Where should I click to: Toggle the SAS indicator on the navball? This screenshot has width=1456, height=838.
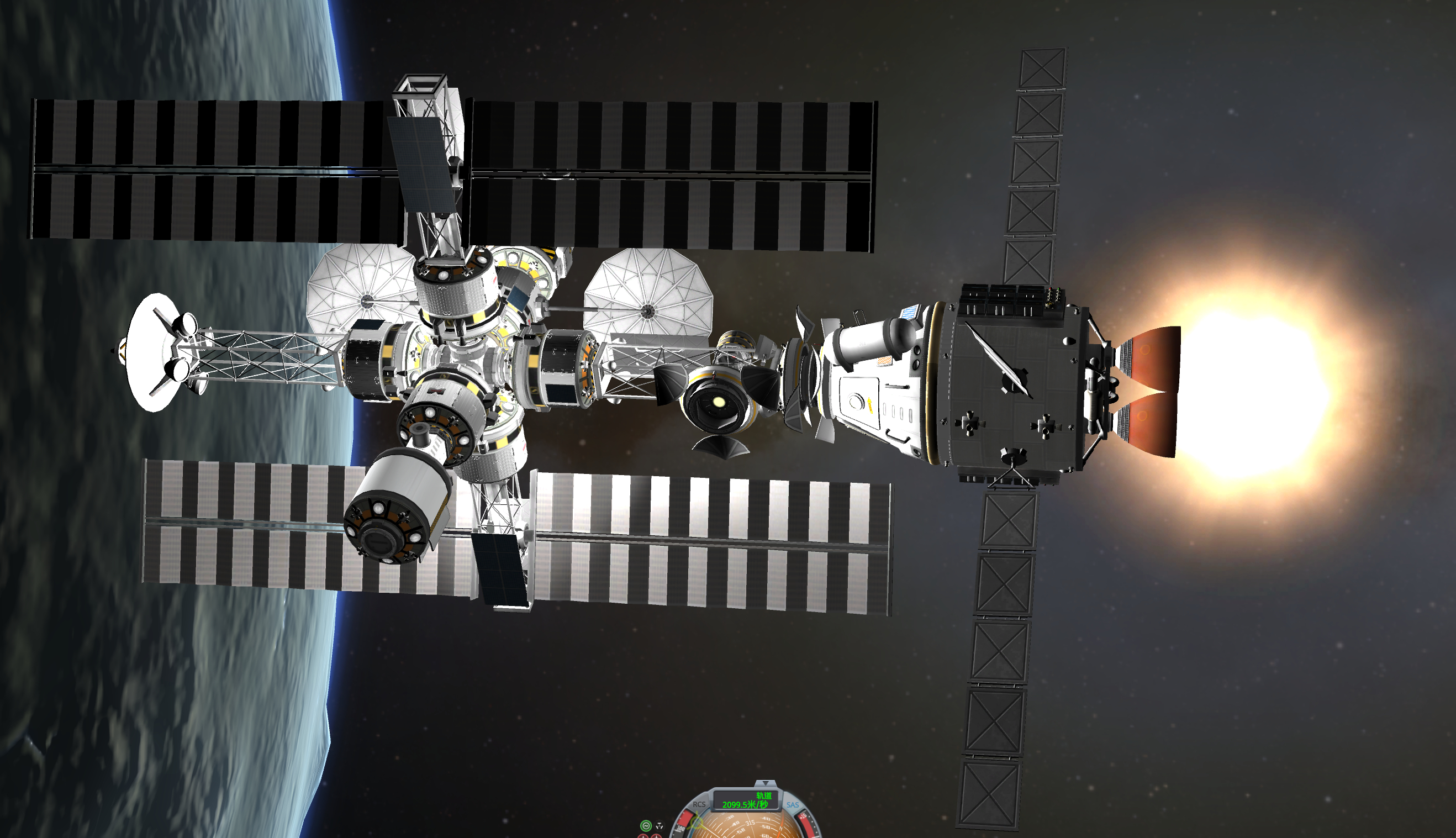click(x=793, y=805)
